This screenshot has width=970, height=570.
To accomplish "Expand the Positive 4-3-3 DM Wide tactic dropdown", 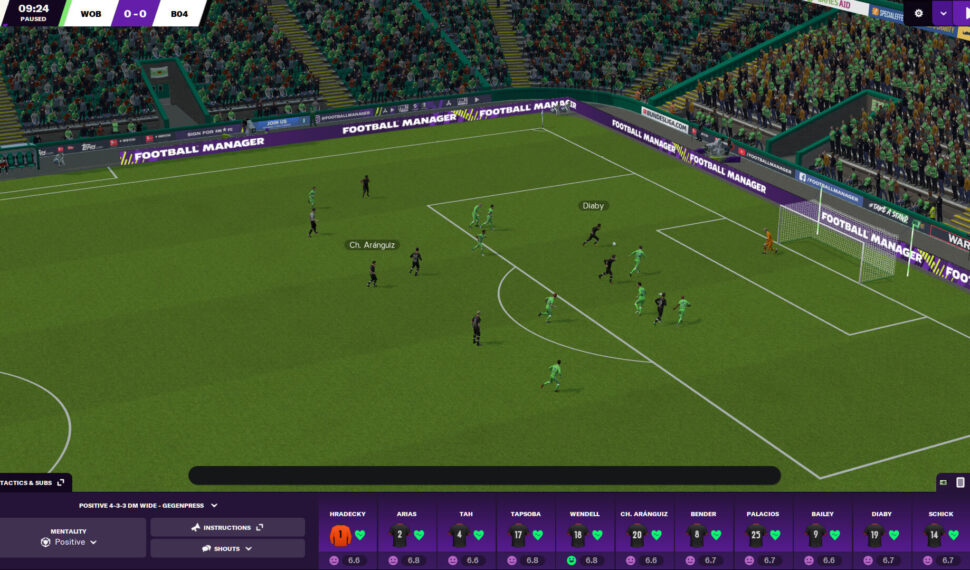I will point(148,506).
